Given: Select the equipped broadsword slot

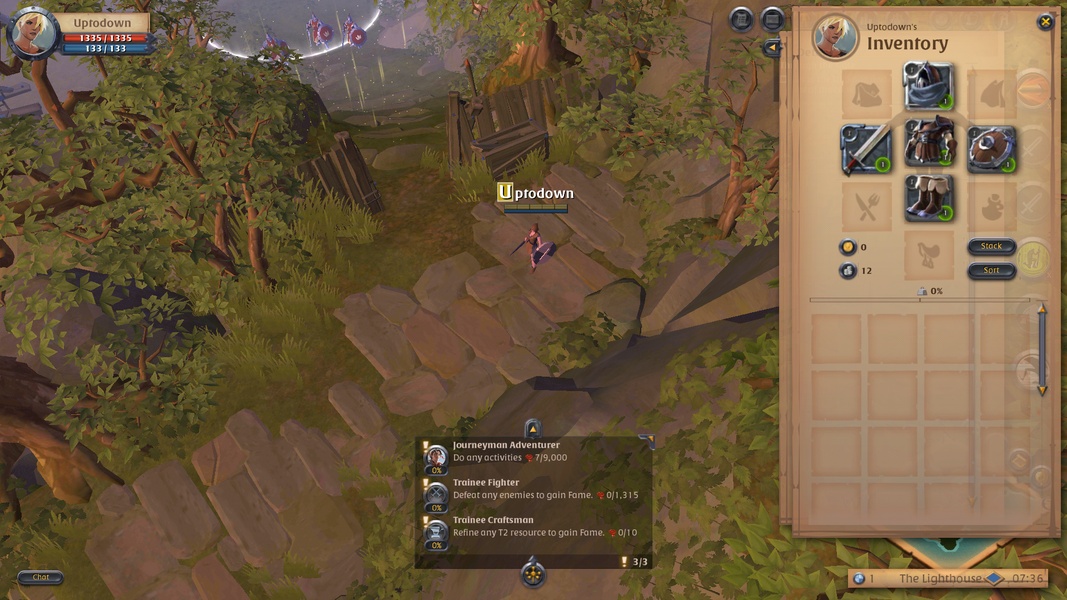Looking at the screenshot, I should point(865,148).
